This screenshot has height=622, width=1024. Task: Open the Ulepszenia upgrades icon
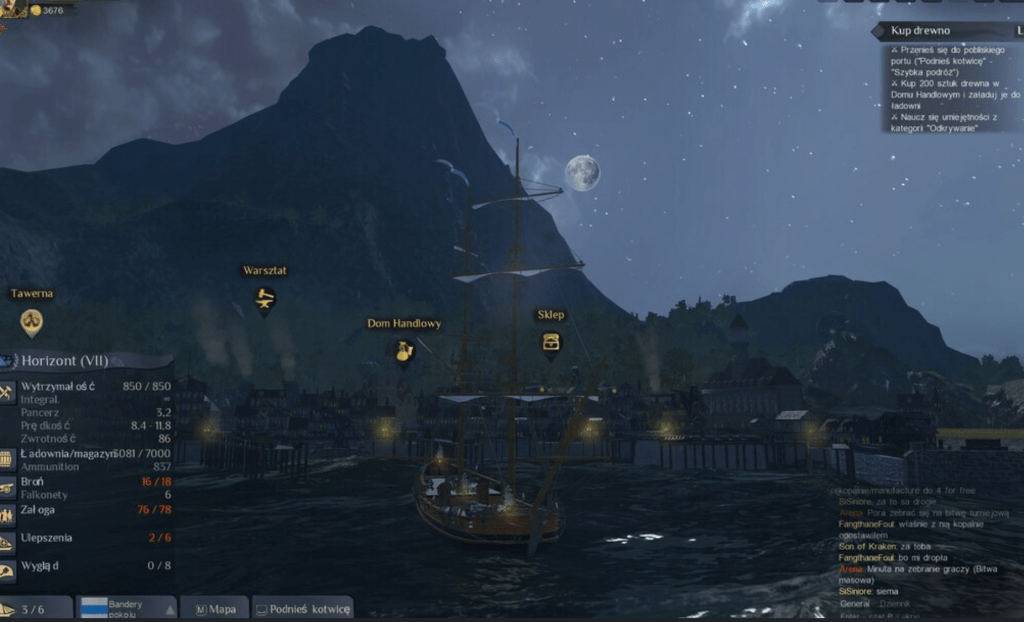coord(7,543)
